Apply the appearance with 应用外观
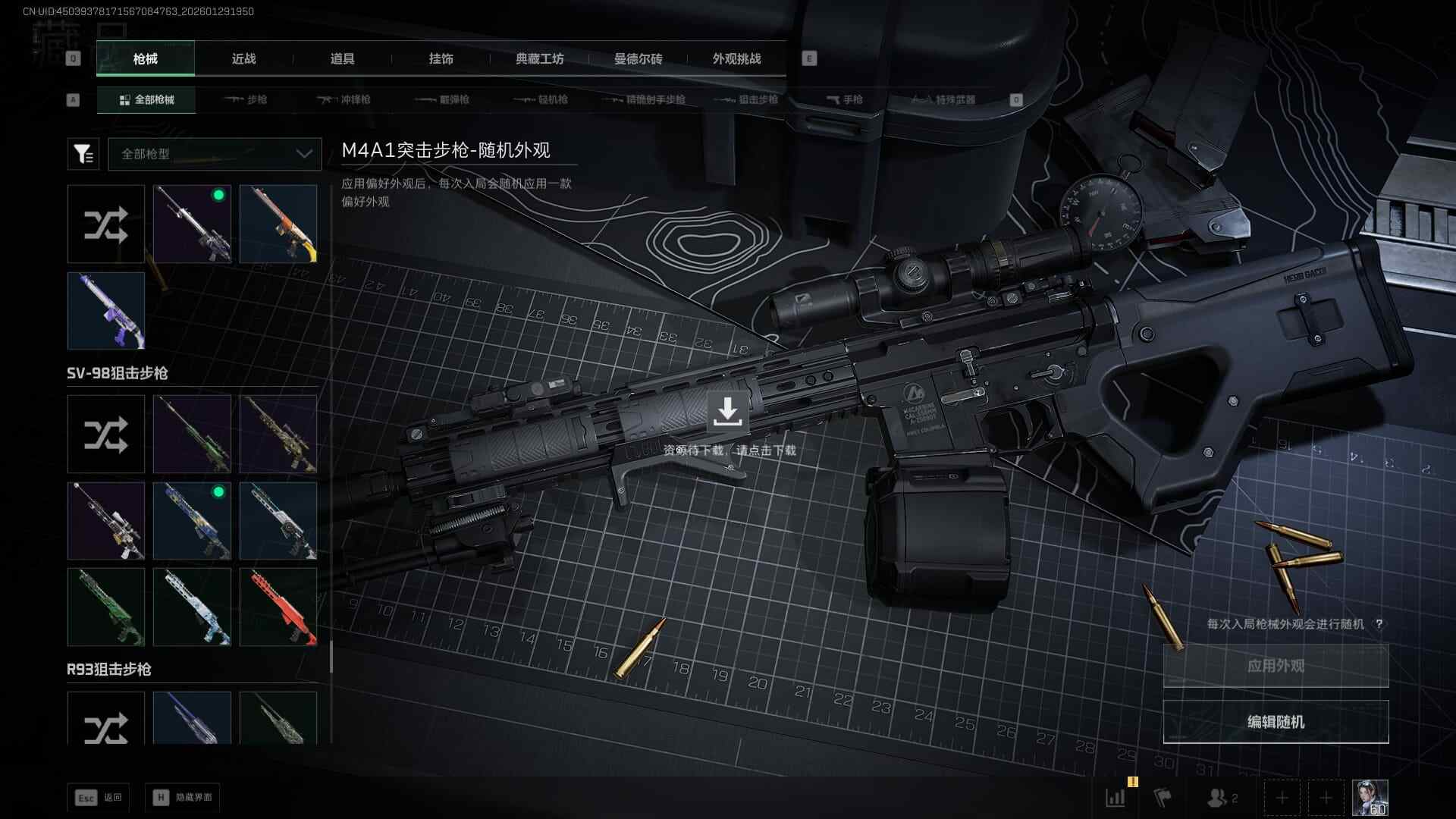Image resolution: width=1456 pixels, height=819 pixels. click(1276, 666)
